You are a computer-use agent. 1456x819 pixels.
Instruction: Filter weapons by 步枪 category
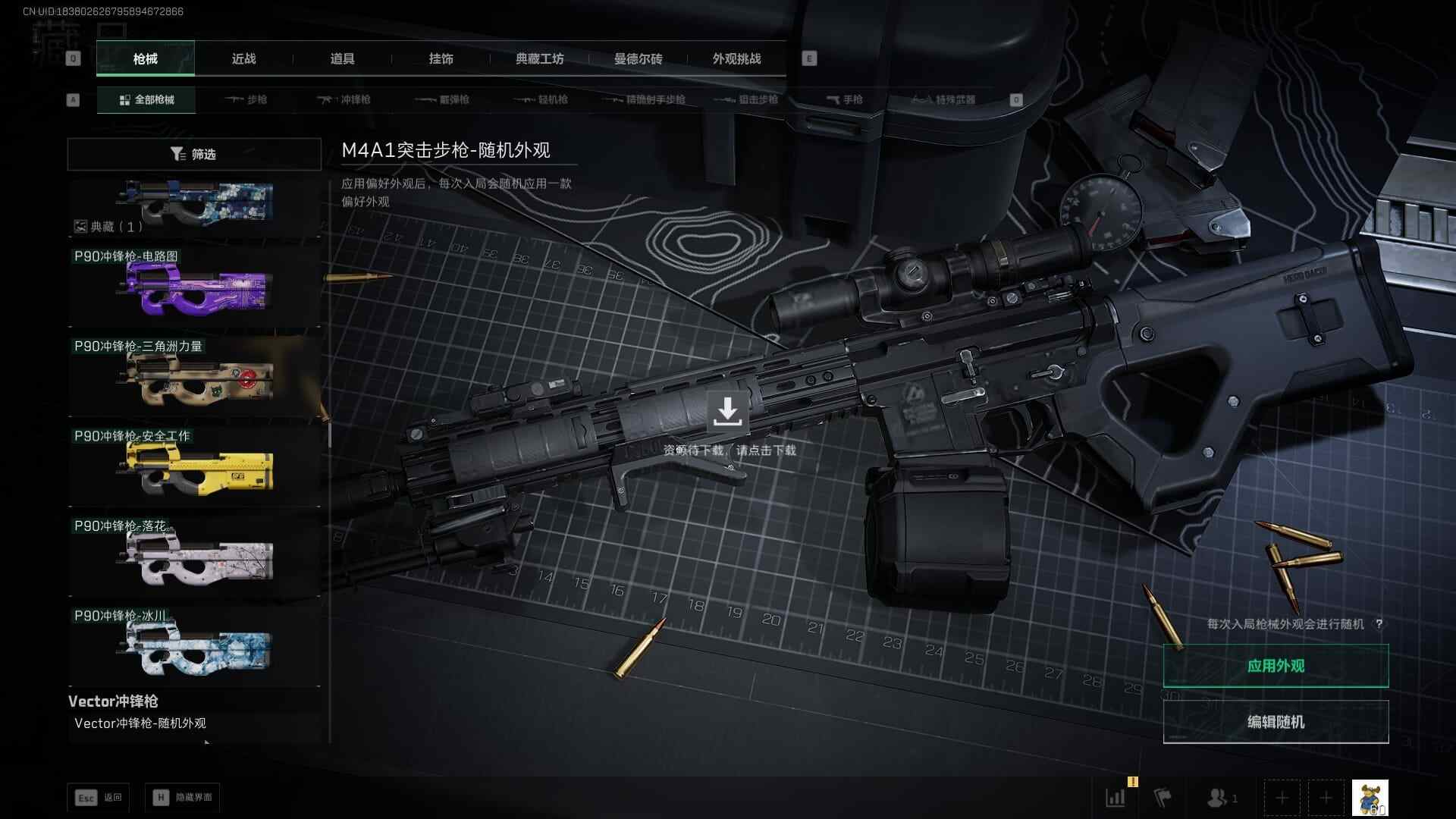pos(246,99)
